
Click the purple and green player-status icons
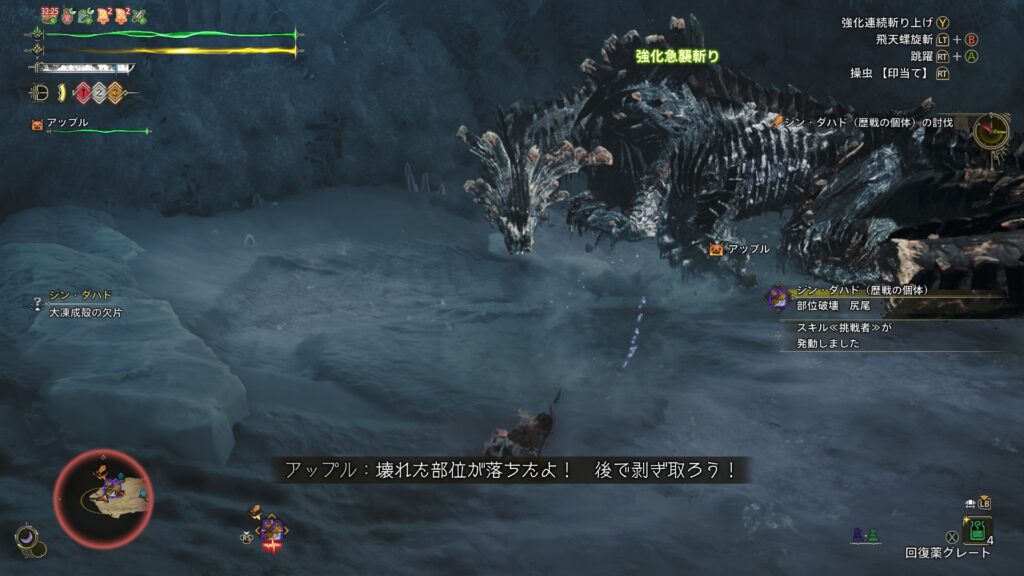(x=865, y=536)
